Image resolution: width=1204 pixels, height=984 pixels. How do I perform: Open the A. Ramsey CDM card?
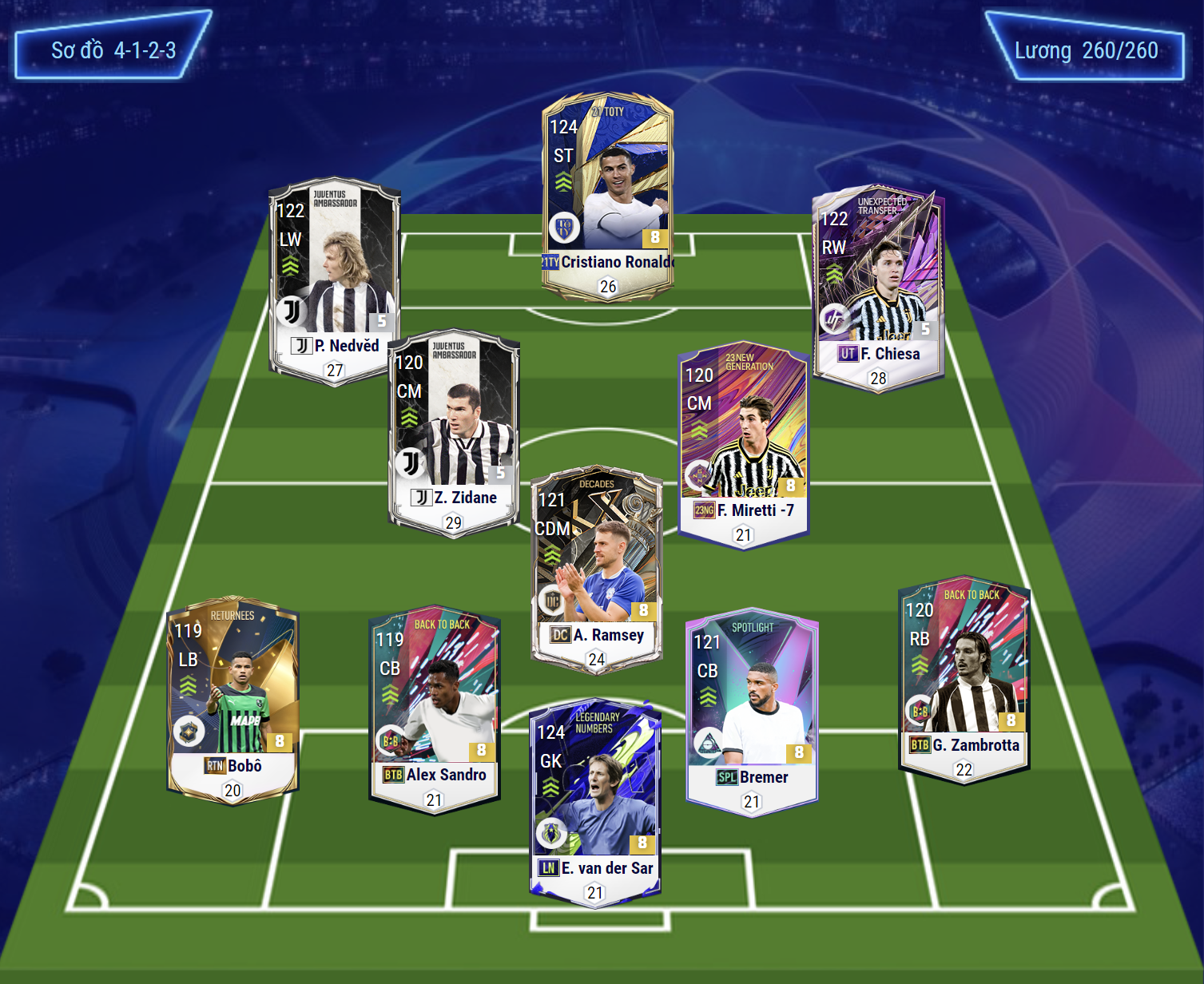coord(596,569)
